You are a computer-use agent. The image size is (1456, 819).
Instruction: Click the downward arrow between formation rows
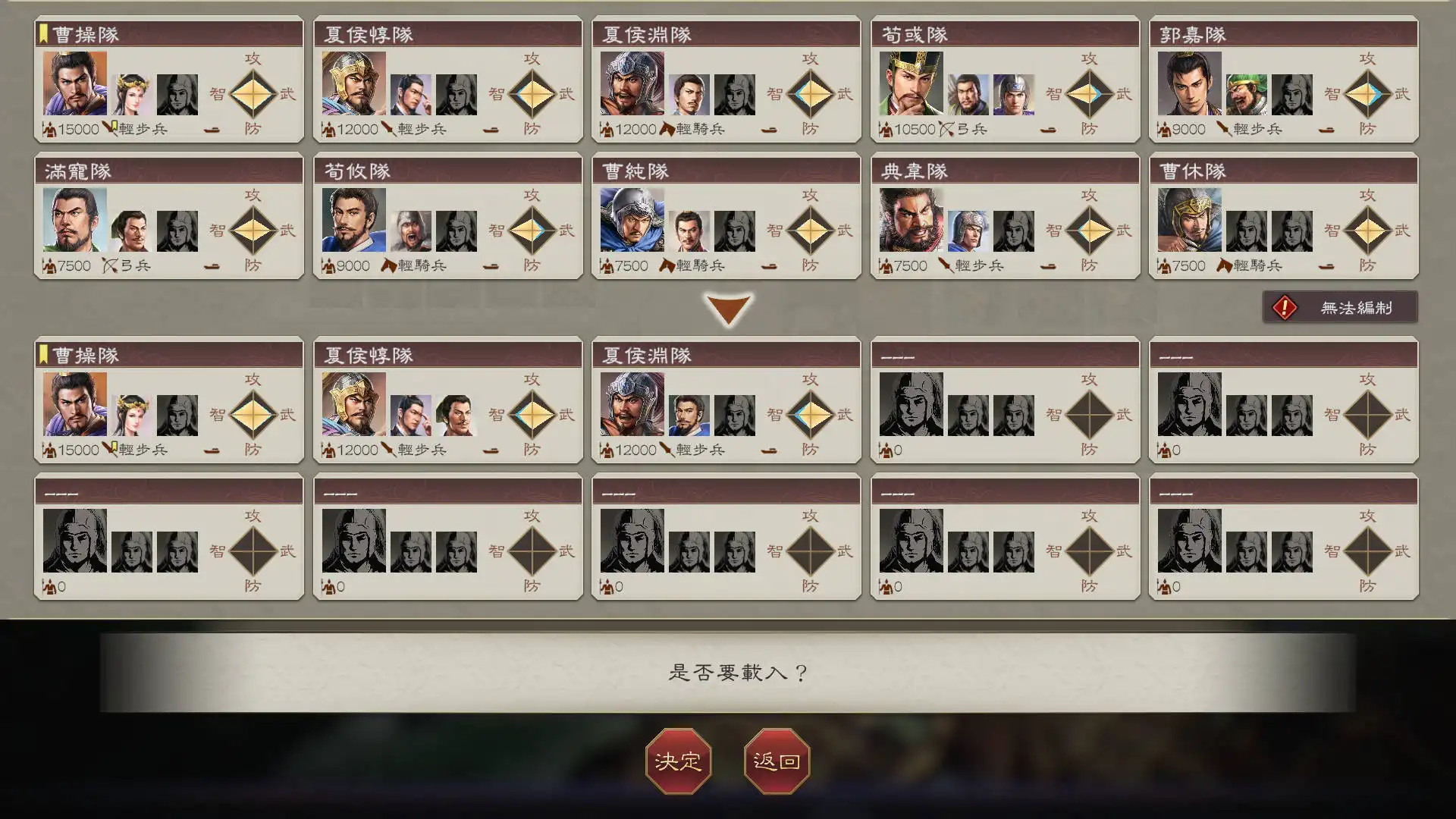pos(728,309)
